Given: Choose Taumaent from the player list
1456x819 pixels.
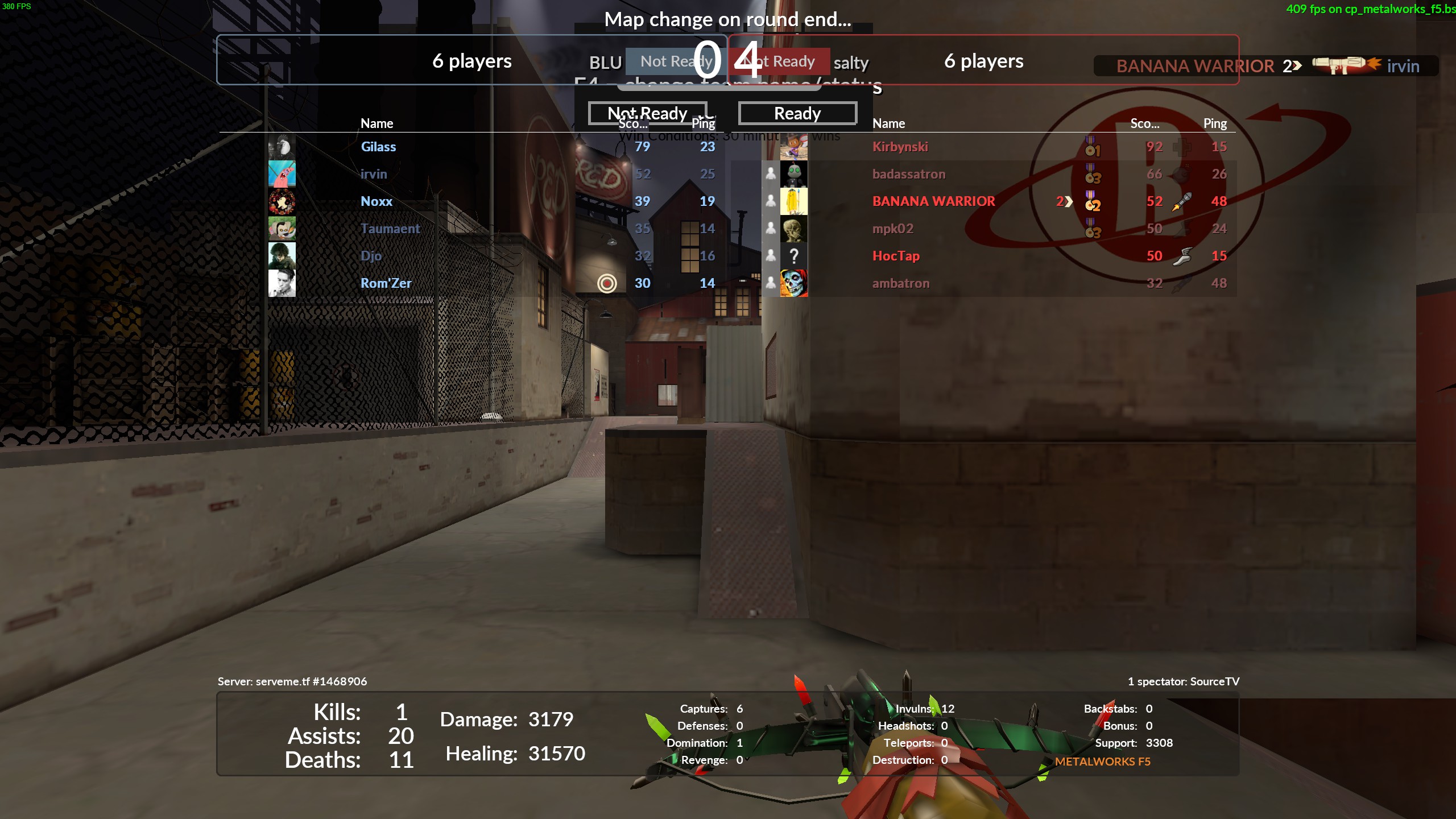Looking at the screenshot, I should [x=390, y=229].
